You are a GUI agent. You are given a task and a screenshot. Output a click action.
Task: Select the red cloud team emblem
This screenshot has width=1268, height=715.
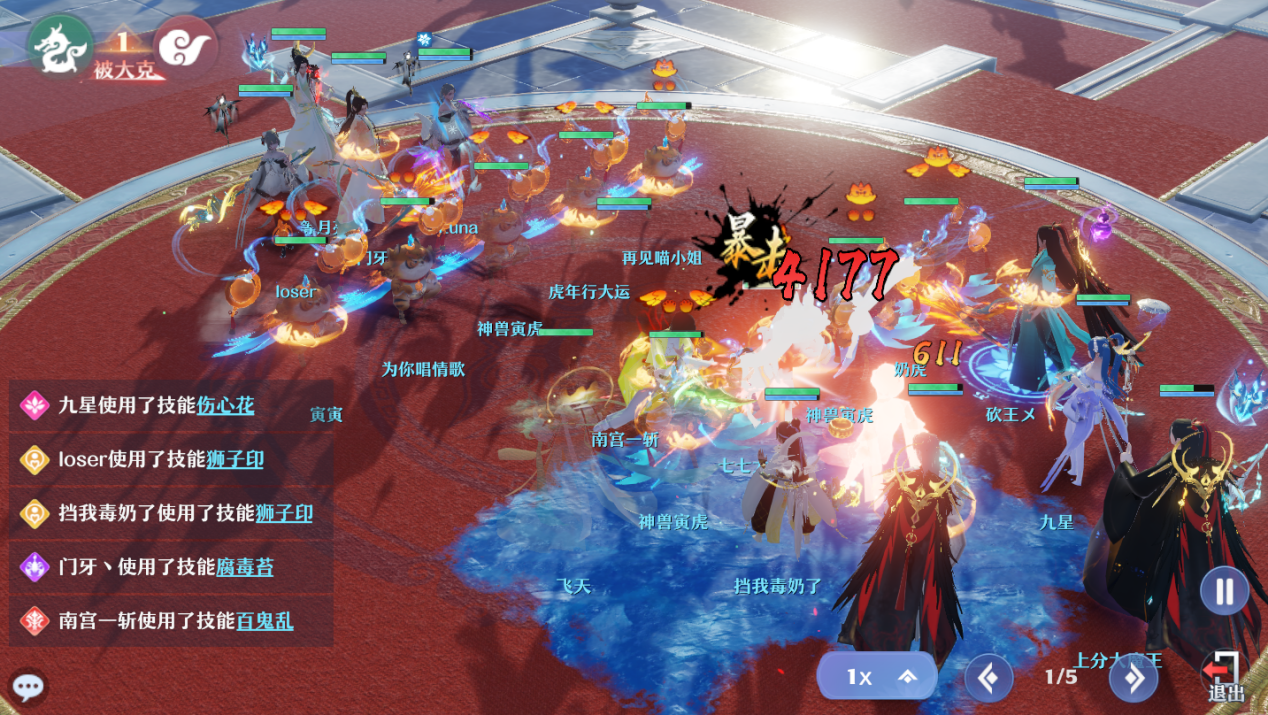click(186, 46)
